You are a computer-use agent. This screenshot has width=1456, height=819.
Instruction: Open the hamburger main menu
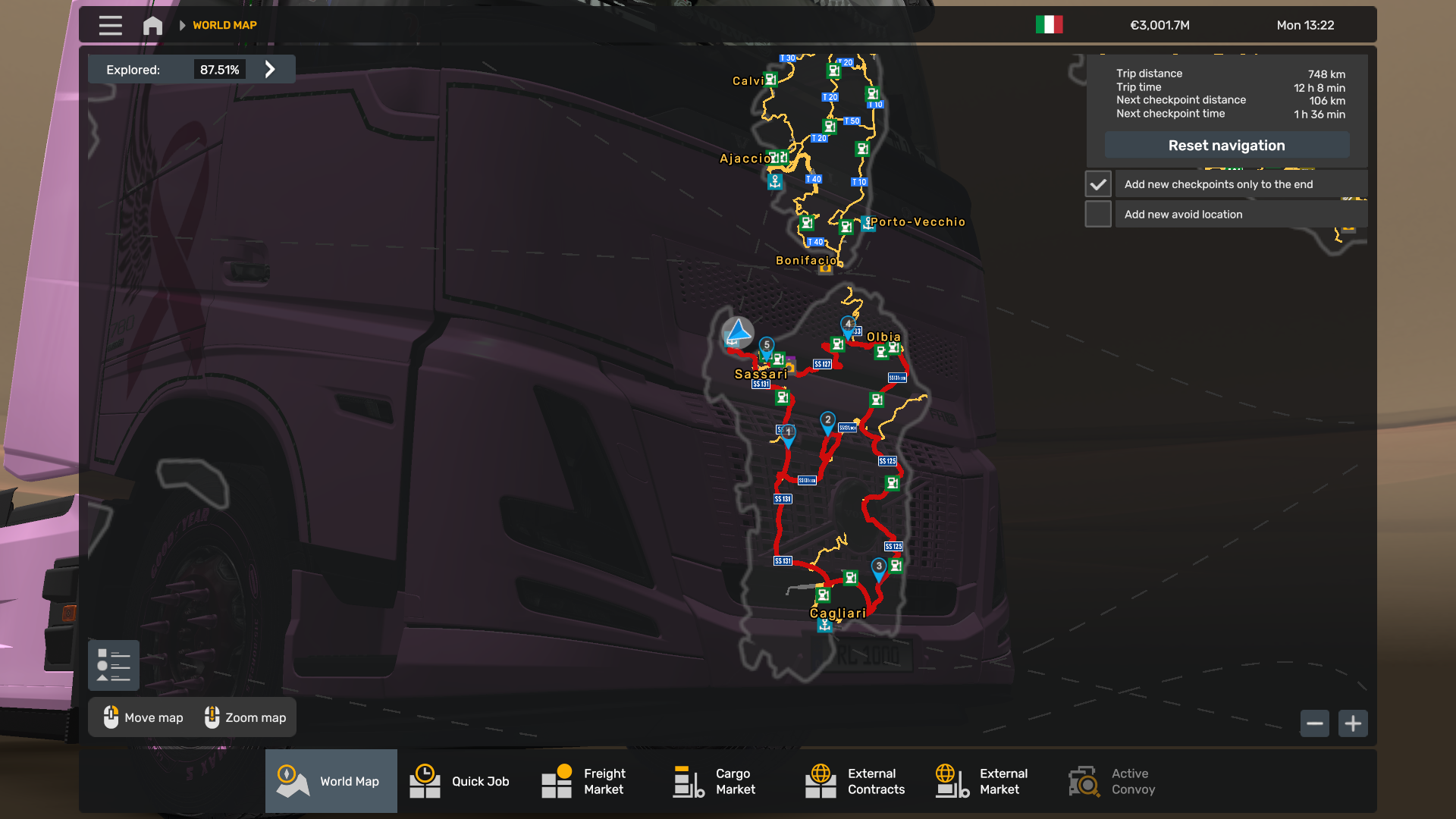[x=110, y=25]
